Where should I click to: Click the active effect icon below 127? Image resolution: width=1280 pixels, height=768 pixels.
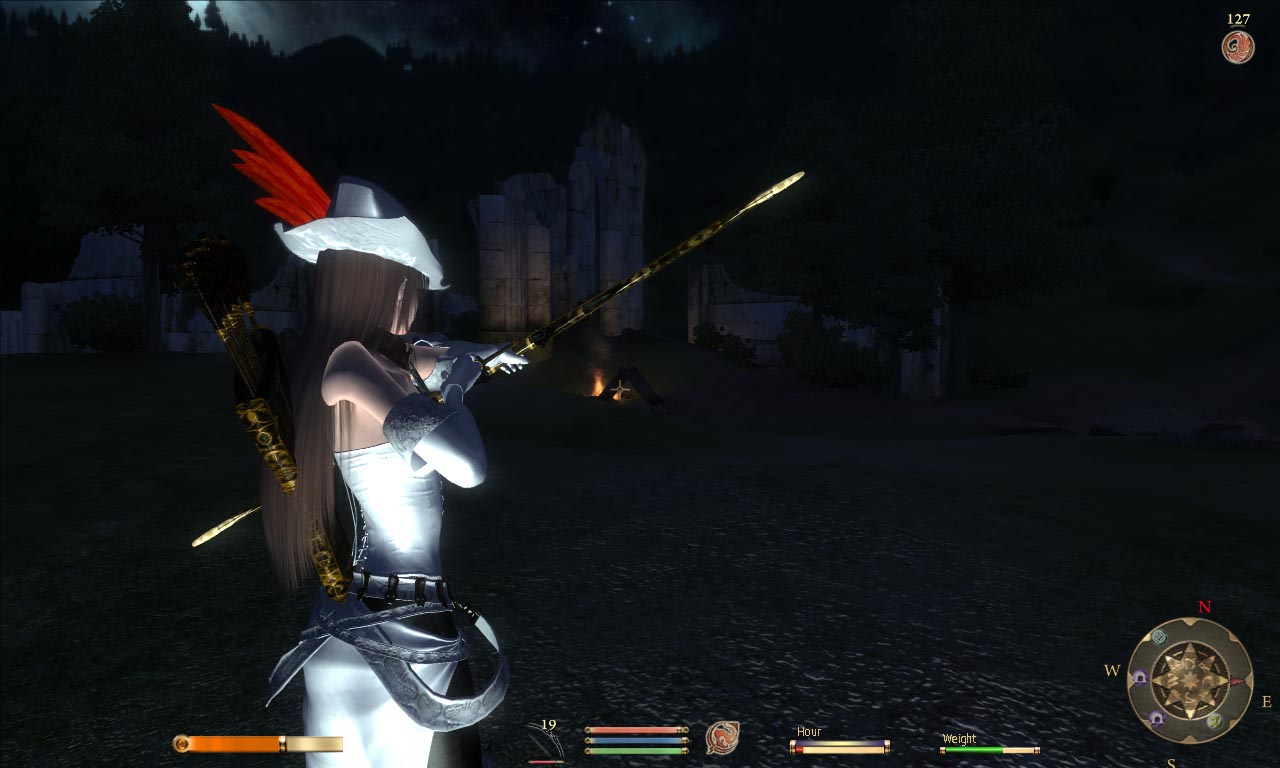click(1238, 47)
